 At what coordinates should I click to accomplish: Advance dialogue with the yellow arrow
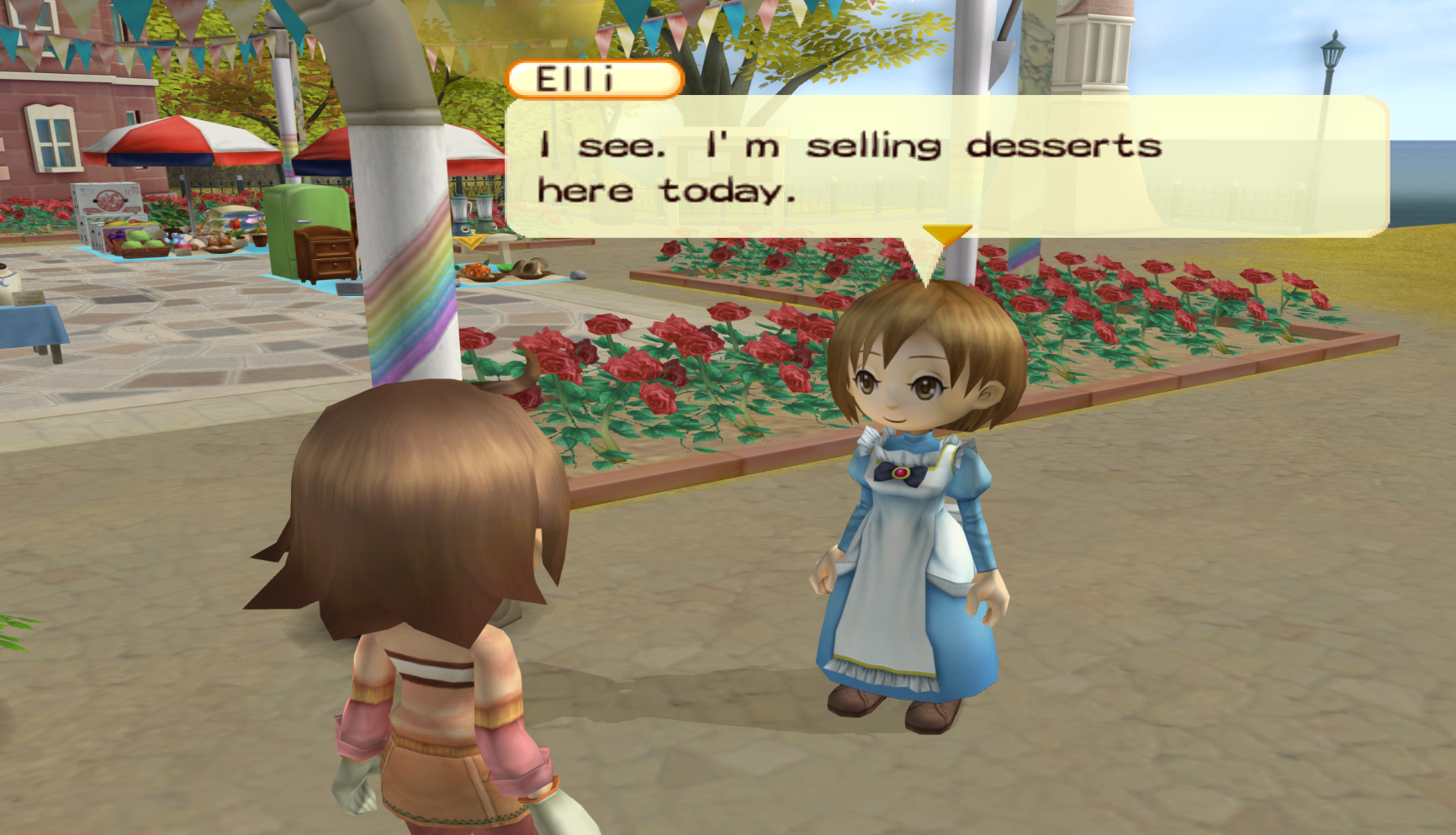point(947,234)
